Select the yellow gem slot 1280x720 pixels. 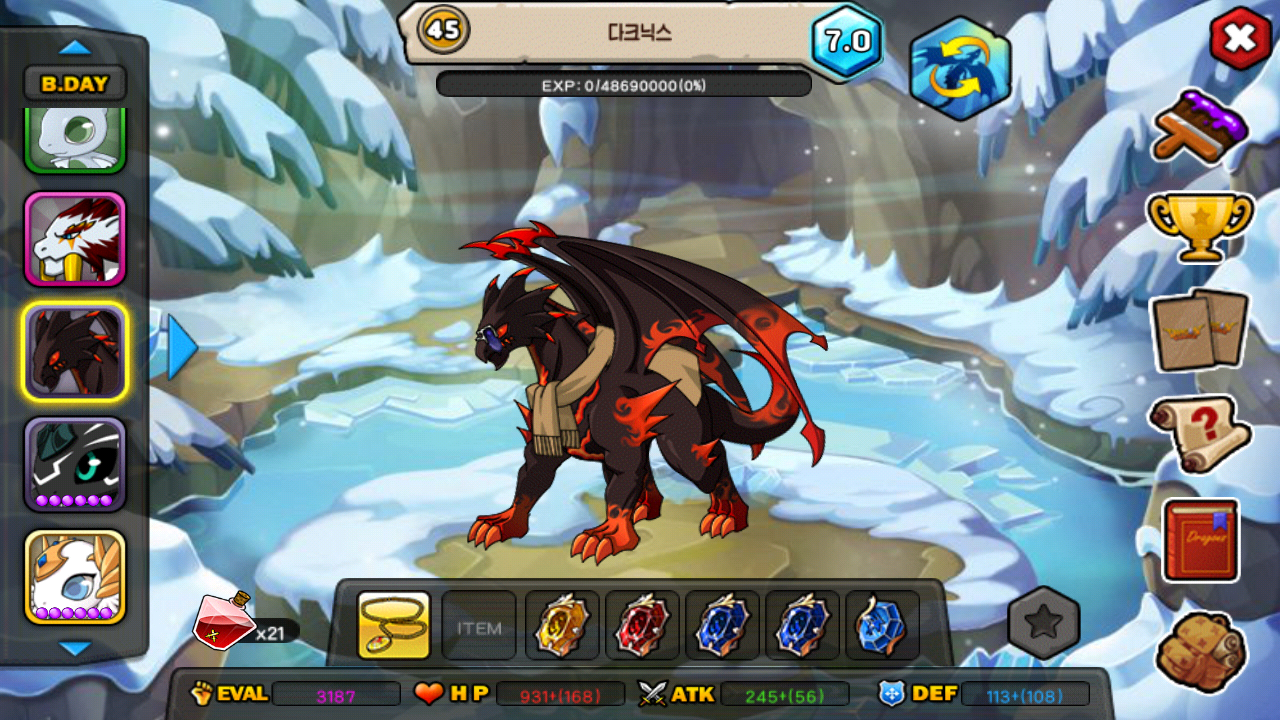tap(562, 626)
